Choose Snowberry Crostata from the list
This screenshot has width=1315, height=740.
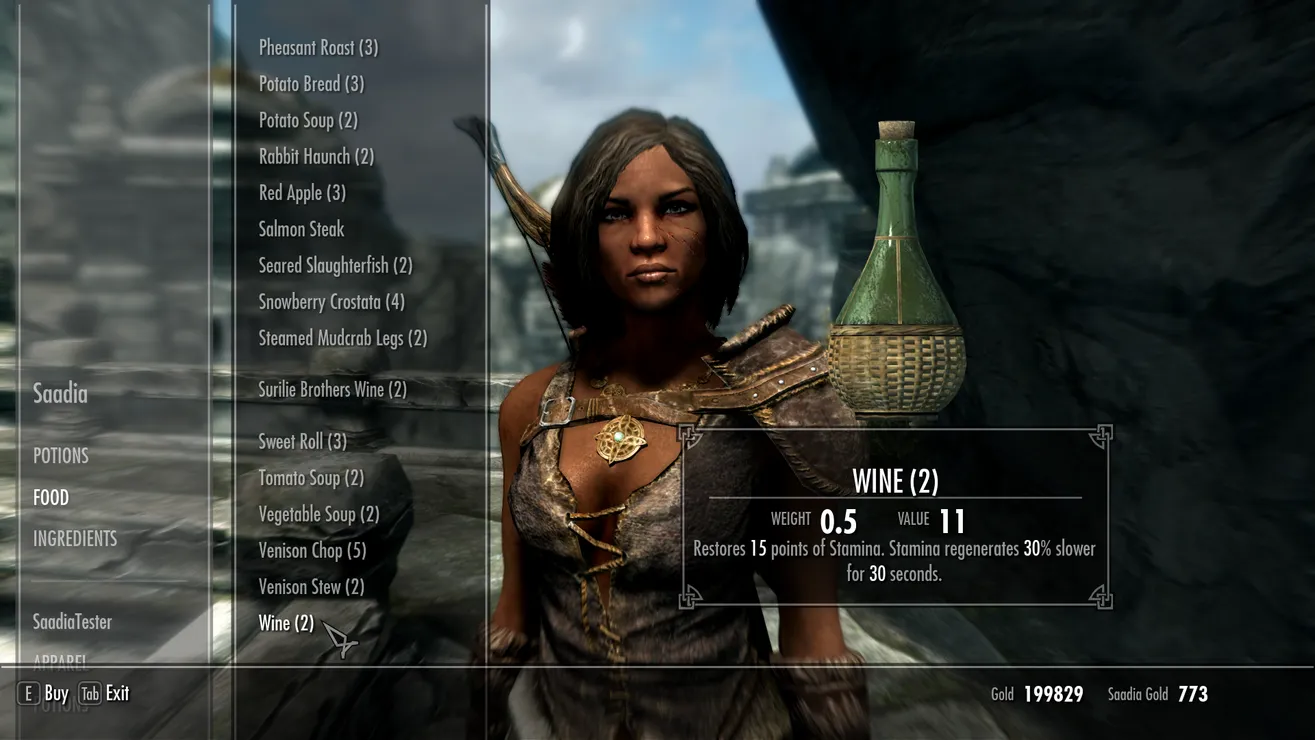331,302
